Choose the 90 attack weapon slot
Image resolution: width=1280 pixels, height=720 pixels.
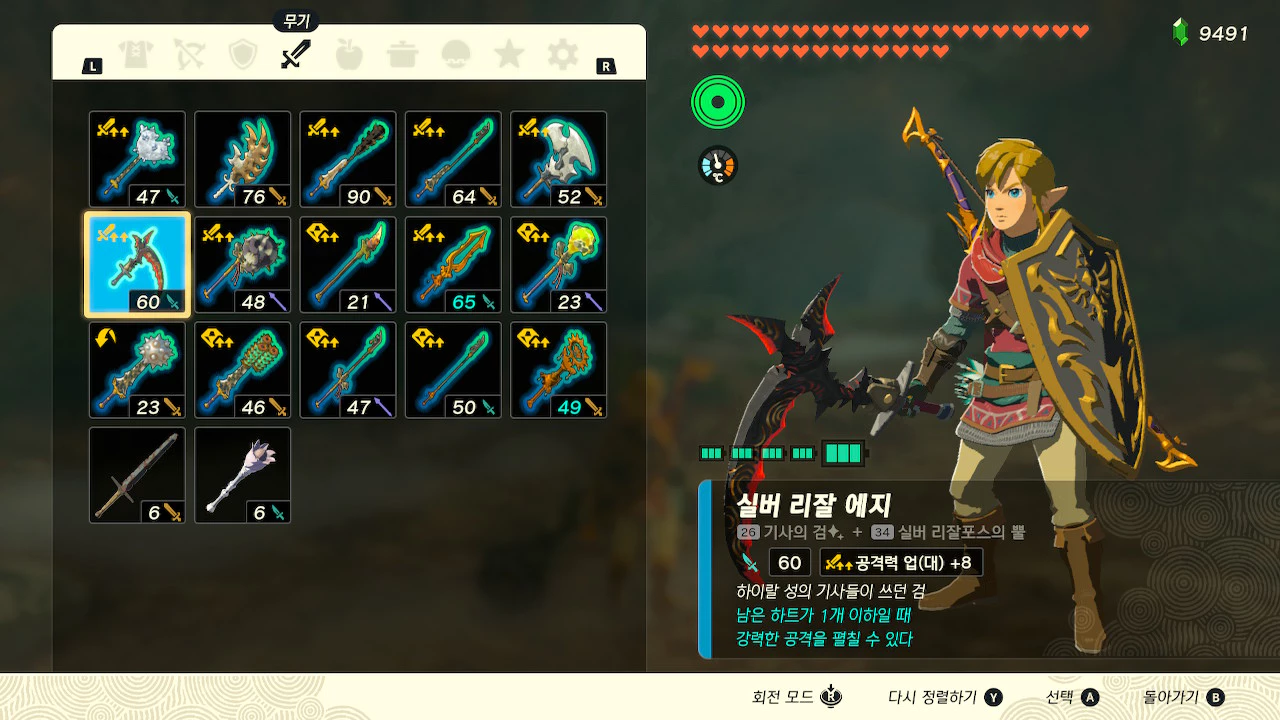[x=348, y=160]
